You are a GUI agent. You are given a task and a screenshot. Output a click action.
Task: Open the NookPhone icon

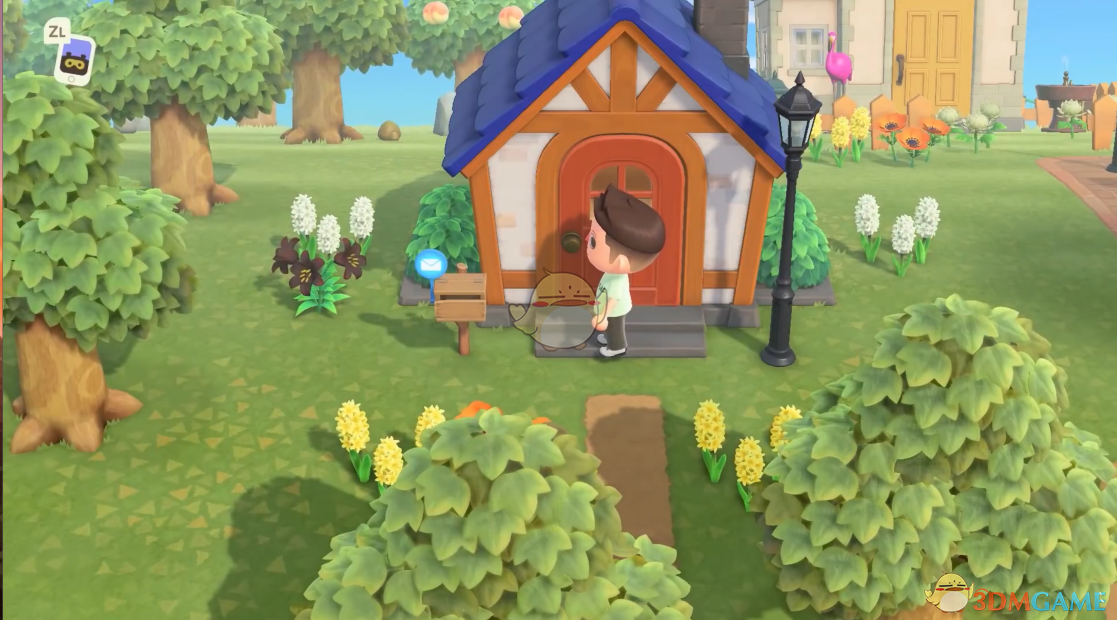(74, 59)
